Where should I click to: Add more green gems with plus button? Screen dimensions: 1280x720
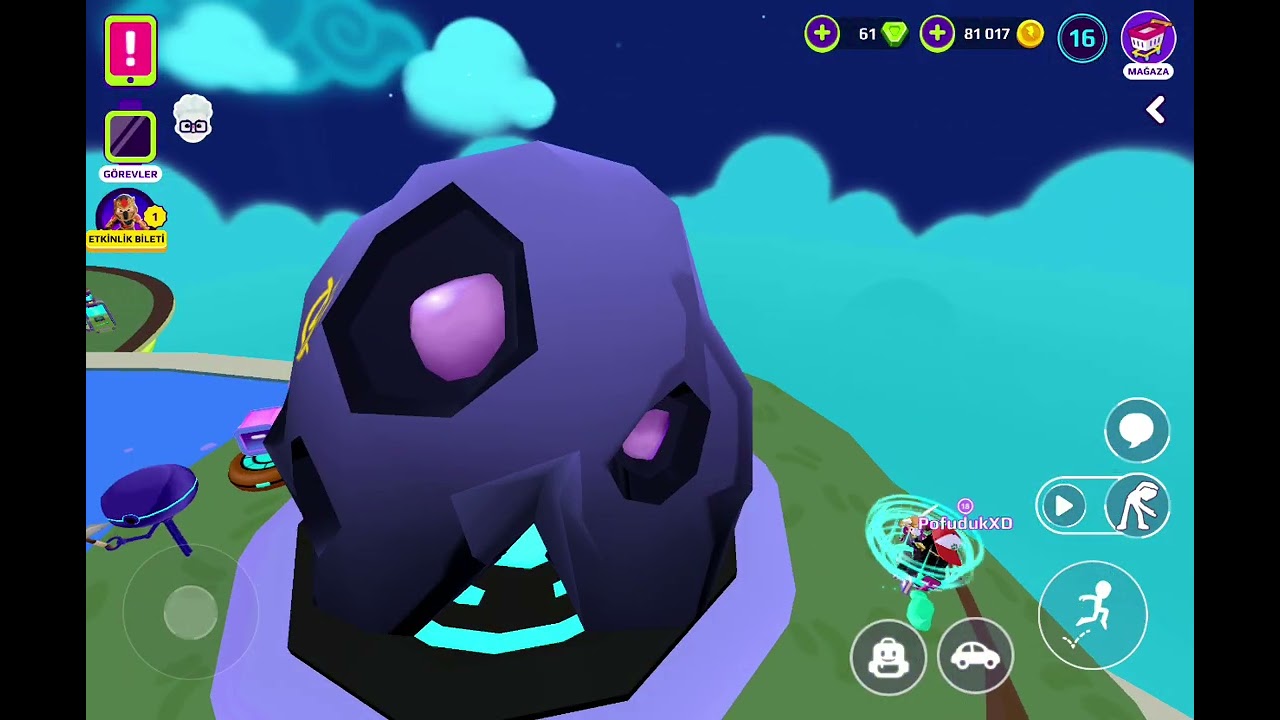822,35
